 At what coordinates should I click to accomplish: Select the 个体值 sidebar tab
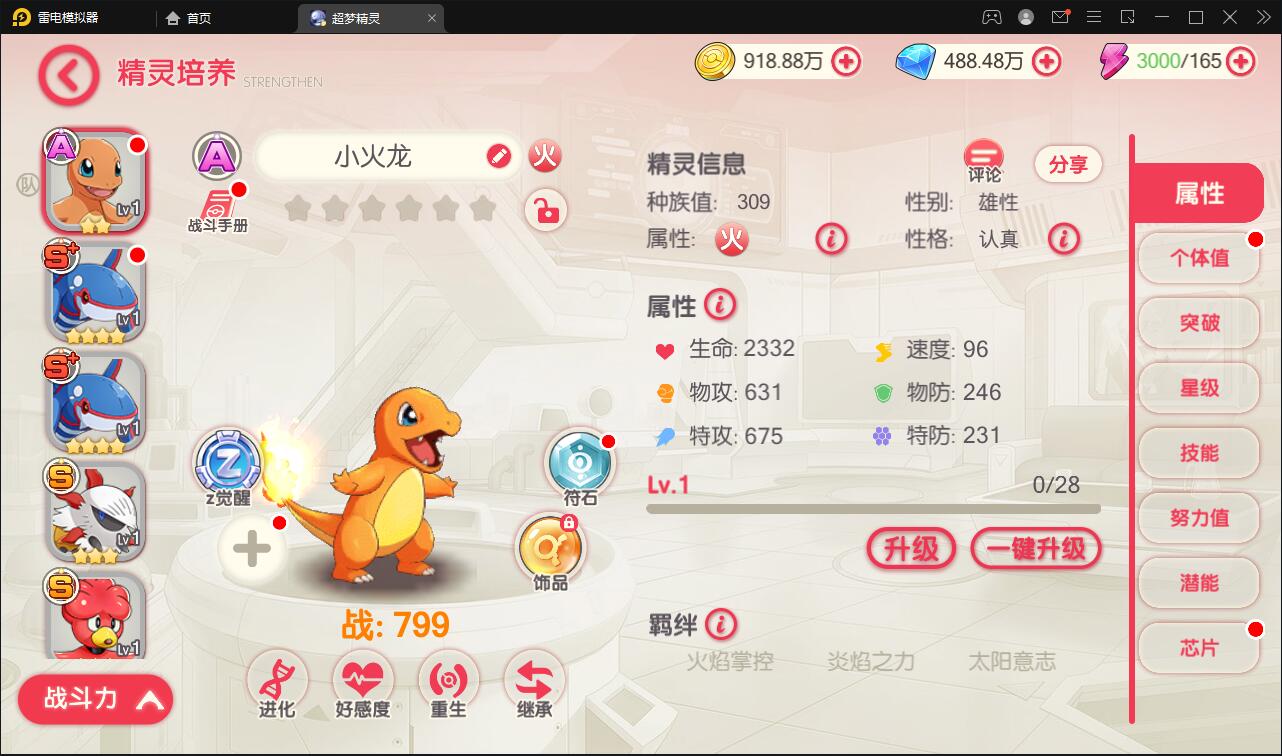(1198, 258)
